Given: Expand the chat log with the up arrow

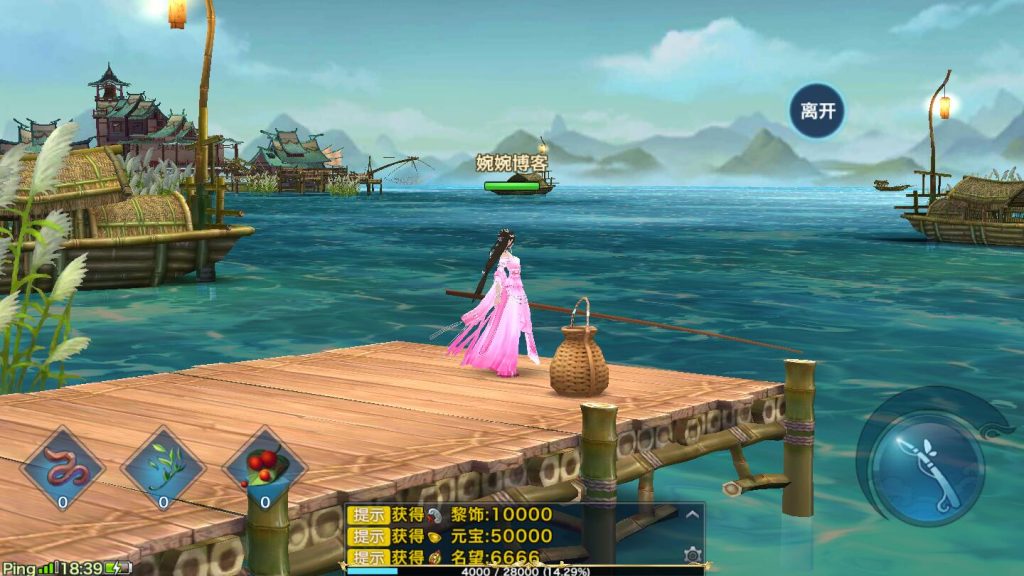Looking at the screenshot, I should click(692, 514).
